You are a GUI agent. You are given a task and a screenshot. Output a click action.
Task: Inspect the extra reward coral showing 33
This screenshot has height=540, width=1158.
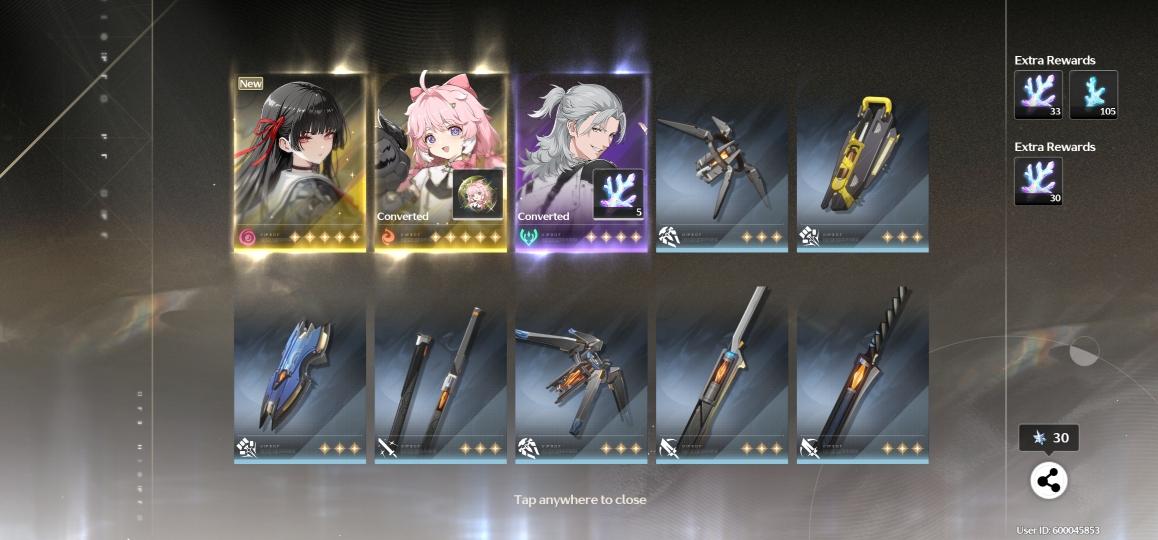click(x=1038, y=95)
